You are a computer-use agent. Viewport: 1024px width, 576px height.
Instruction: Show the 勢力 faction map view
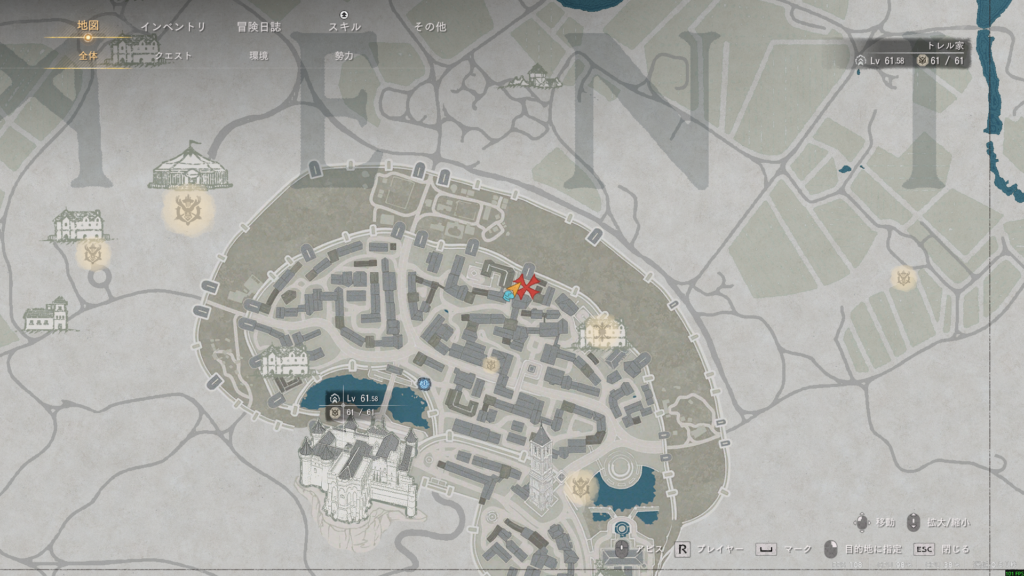click(x=344, y=56)
